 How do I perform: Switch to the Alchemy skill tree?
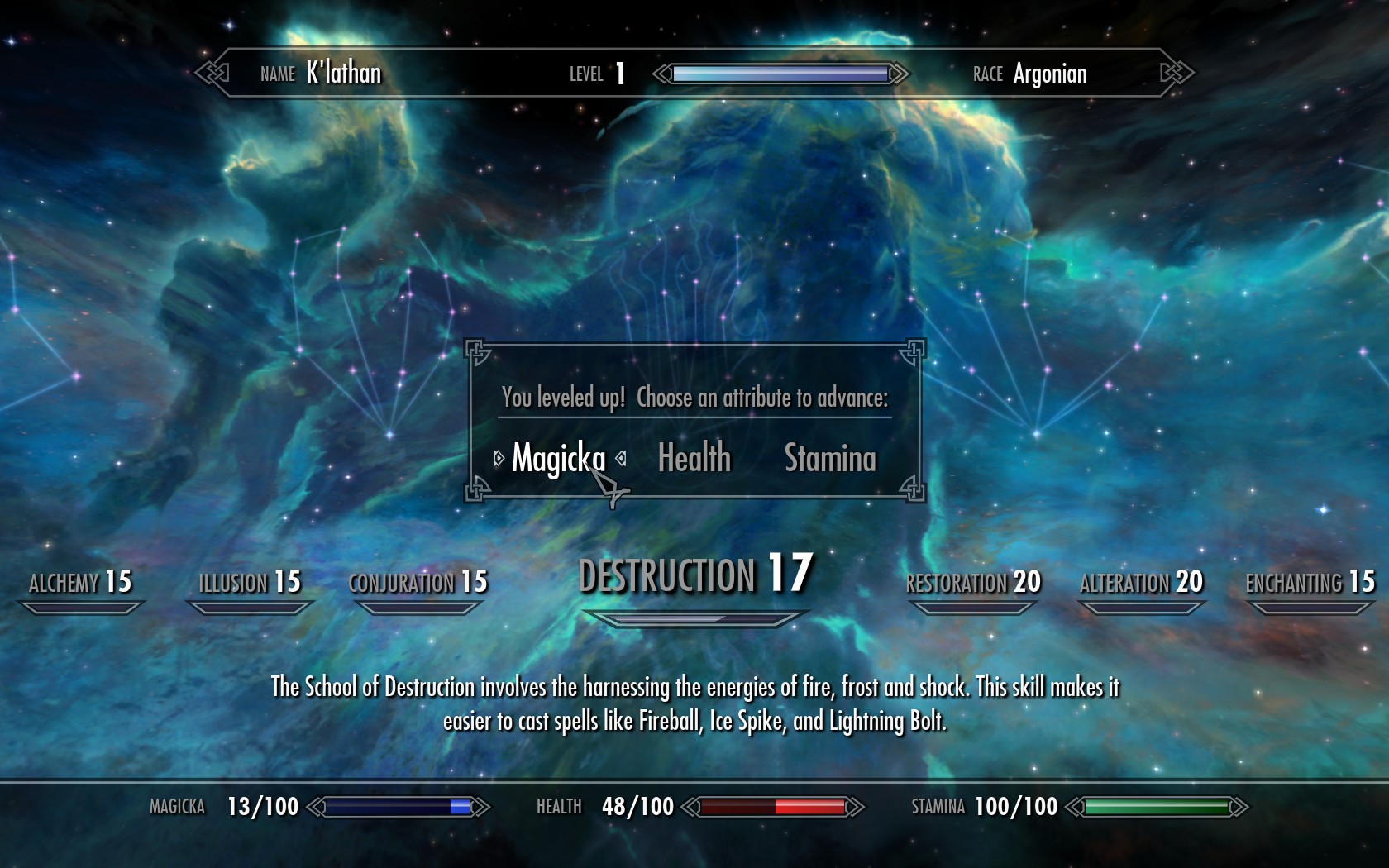(x=80, y=583)
